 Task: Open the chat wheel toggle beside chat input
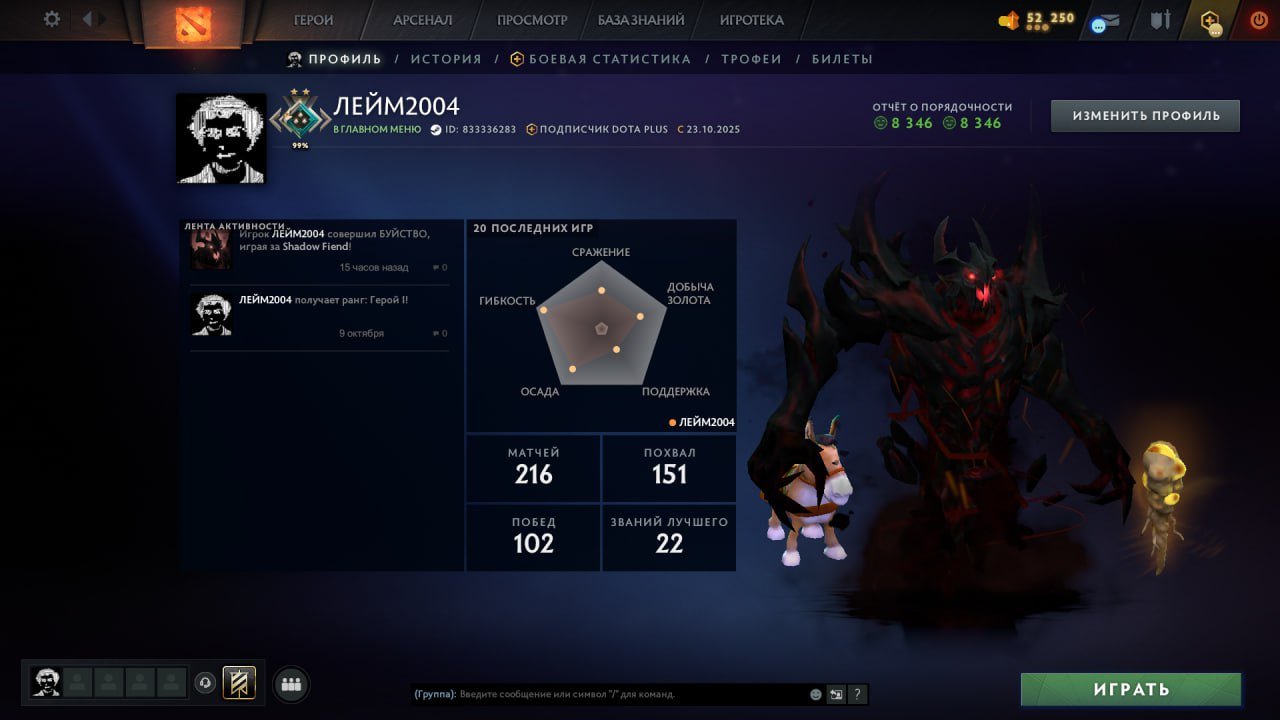[x=836, y=694]
